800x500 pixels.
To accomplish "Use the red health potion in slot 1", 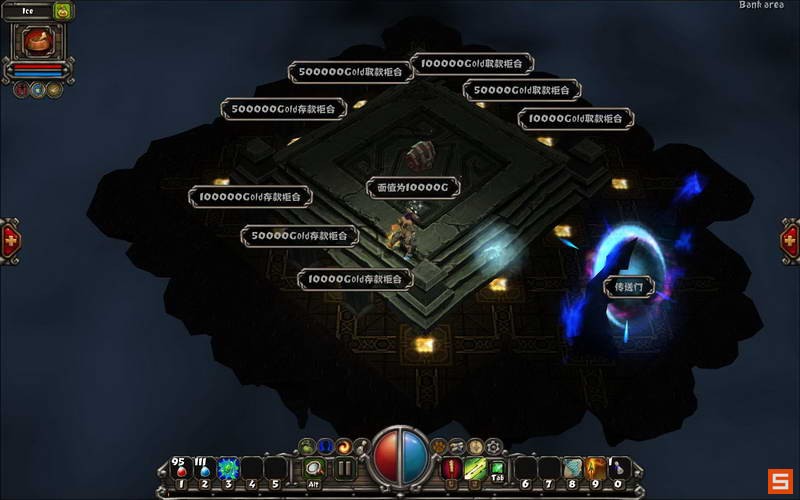I will click(180, 468).
